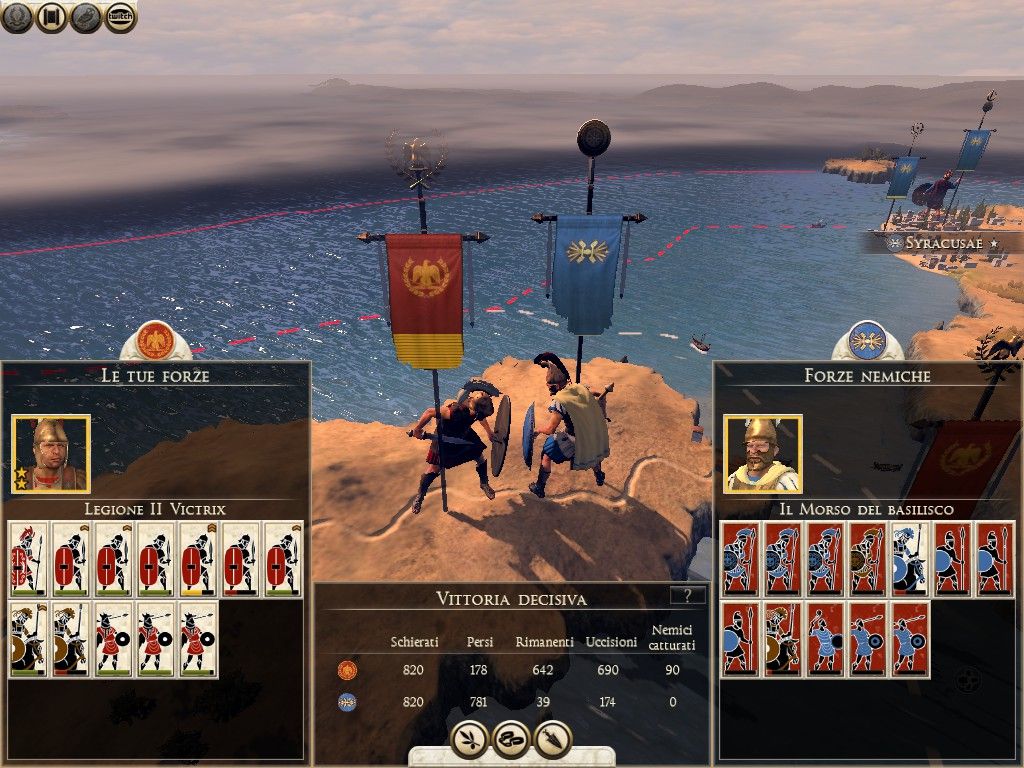Select the enemy general's portrait
Image resolution: width=1024 pixels, height=768 pixels.
click(x=763, y=454)
